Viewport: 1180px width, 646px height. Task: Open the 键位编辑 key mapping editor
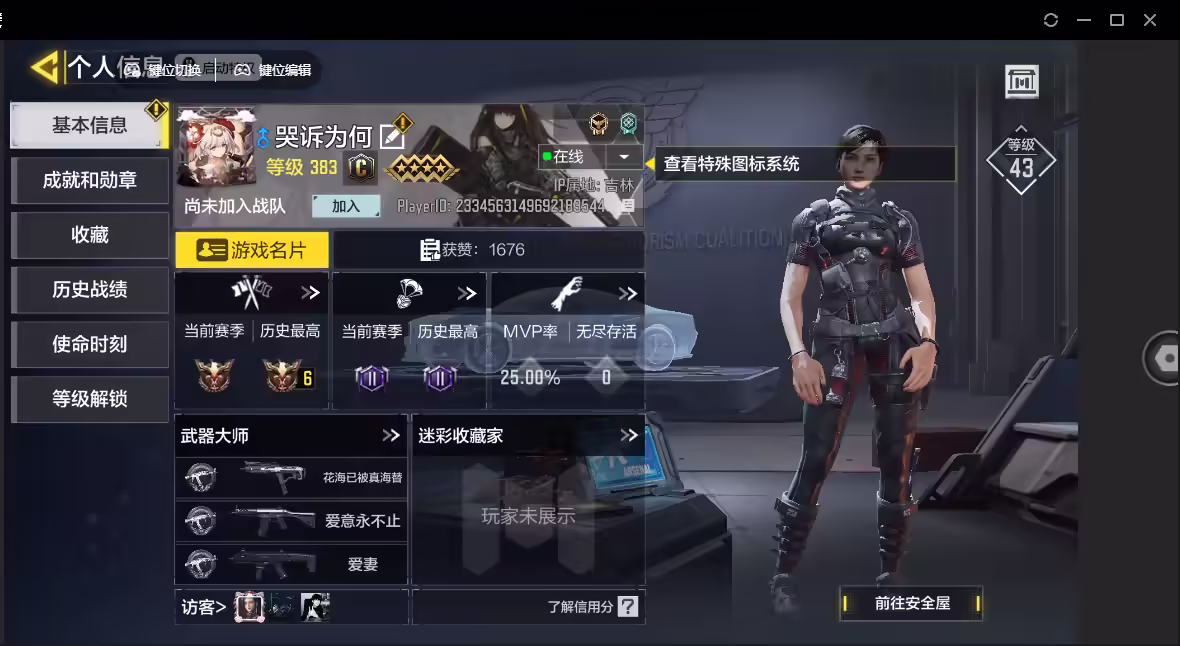273,70
